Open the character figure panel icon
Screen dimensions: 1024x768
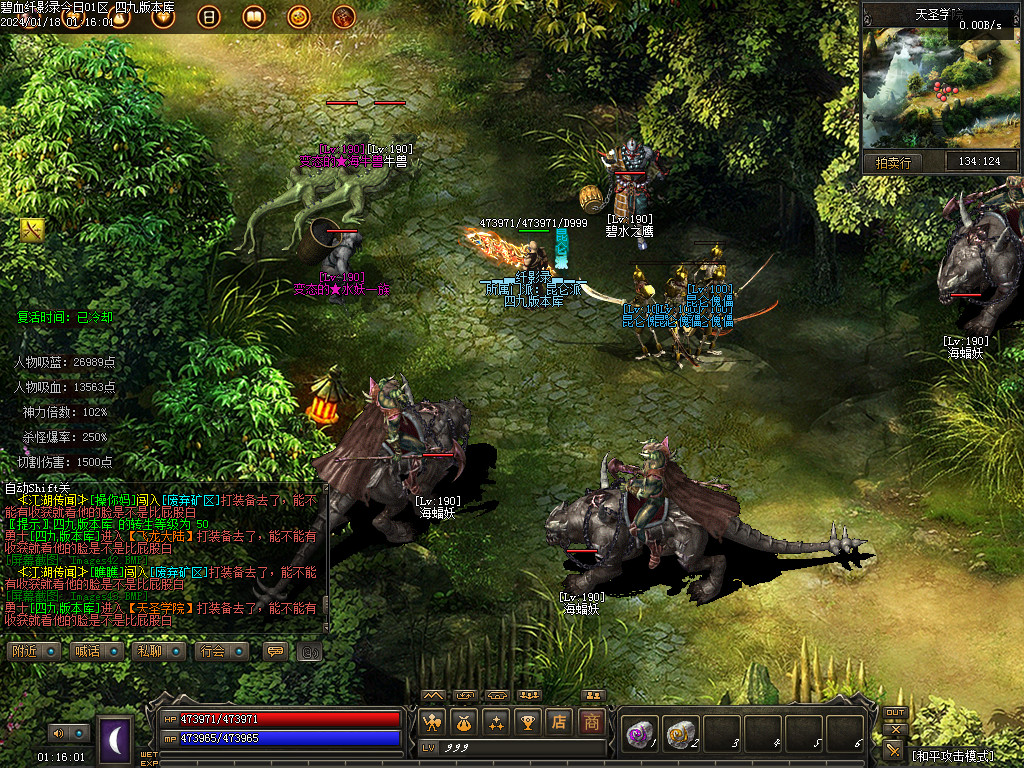[x=432, y=722]
